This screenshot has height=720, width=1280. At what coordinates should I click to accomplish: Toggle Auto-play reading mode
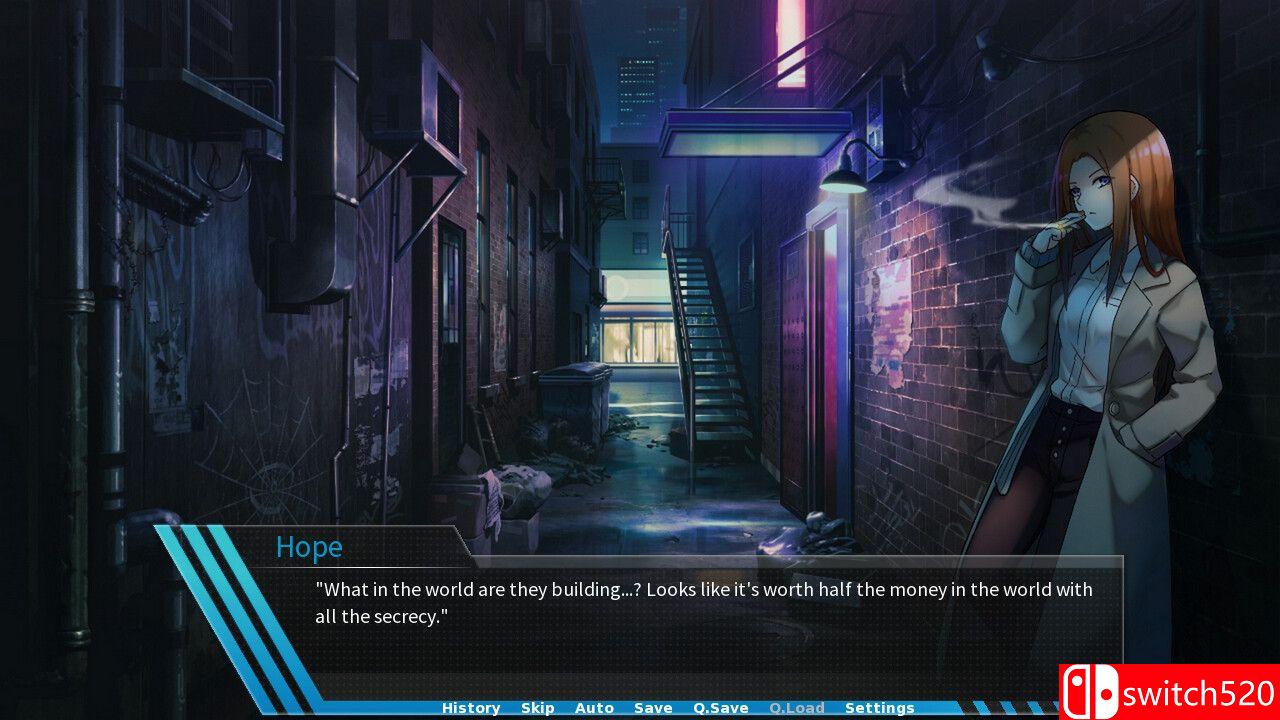coord(595,707)
